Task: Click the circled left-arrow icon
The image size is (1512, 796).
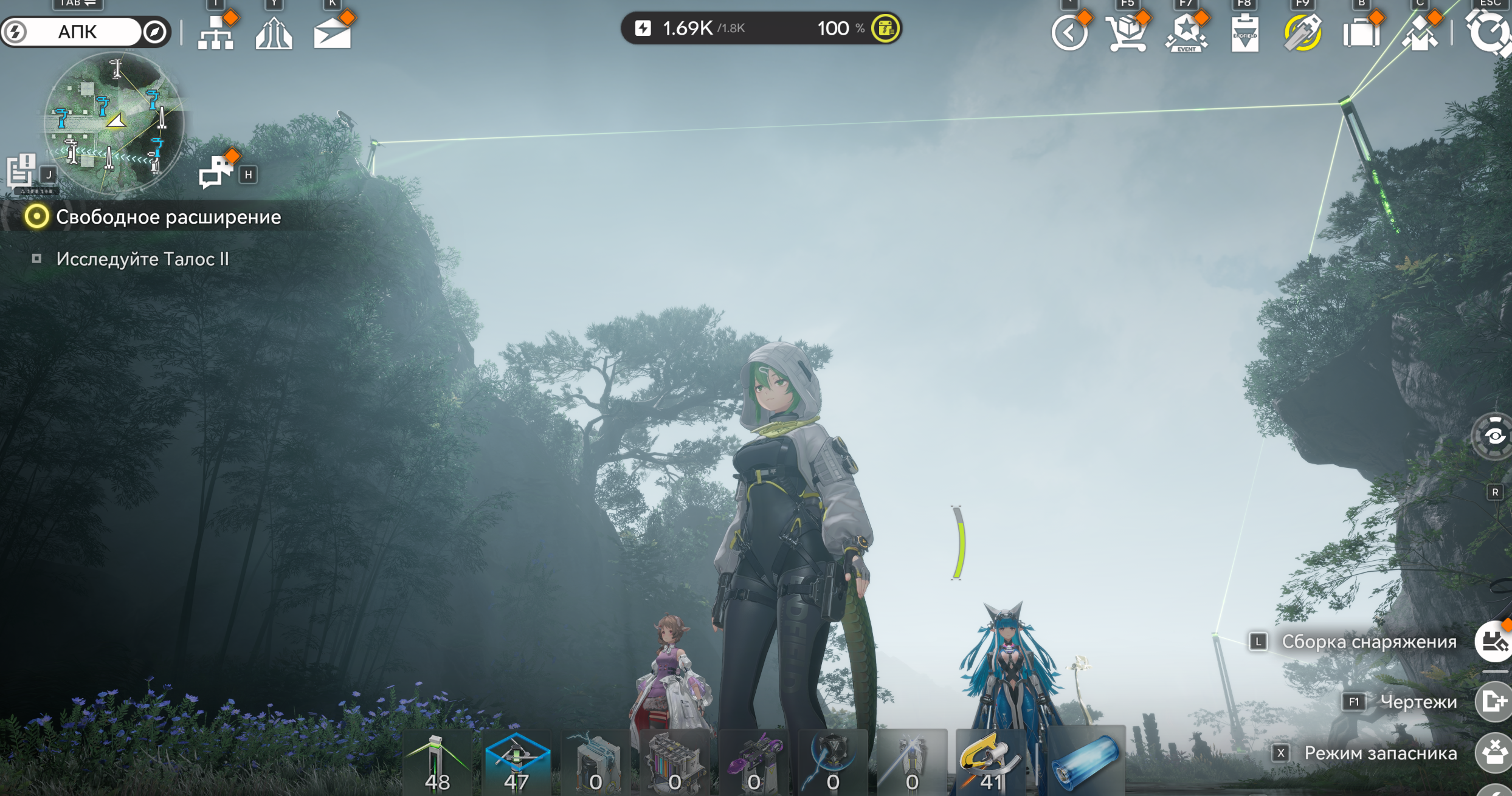Action: point(1069,33)
